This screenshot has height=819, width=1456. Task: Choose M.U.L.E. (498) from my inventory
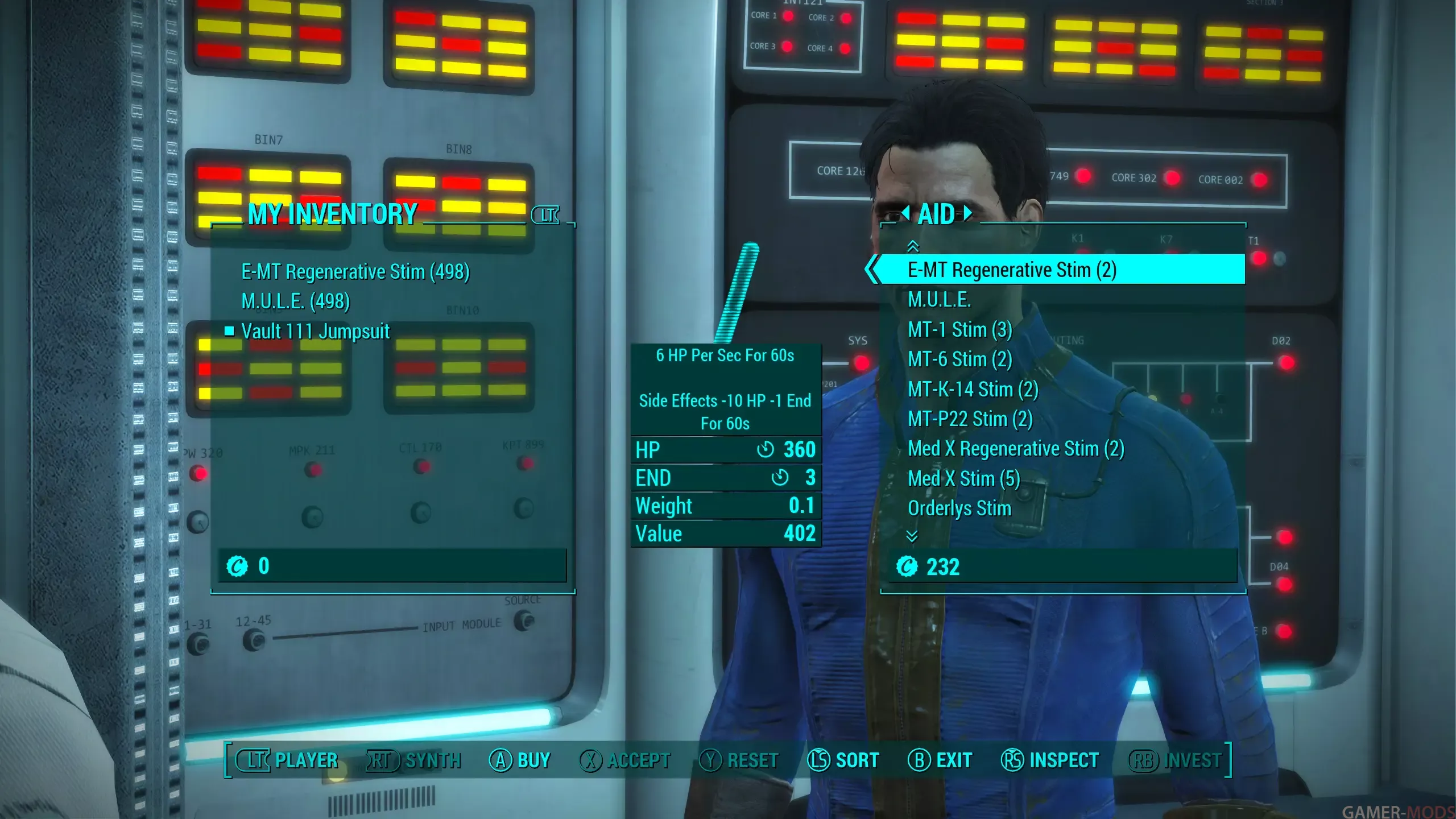coord(295,301)
